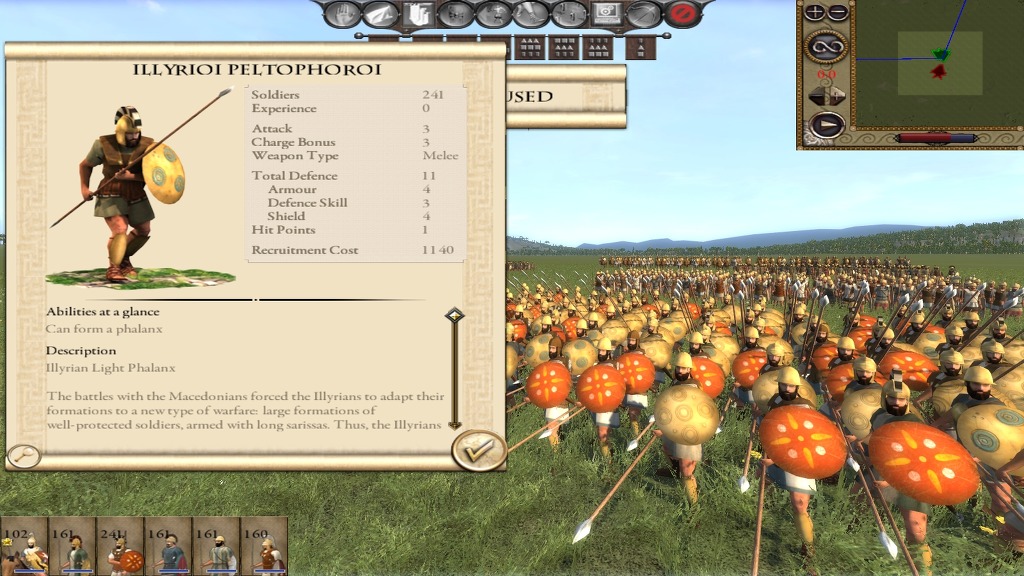Choose the unit card showing 160 soldiers
This screenshot has height=576, width=1024.
264,546
